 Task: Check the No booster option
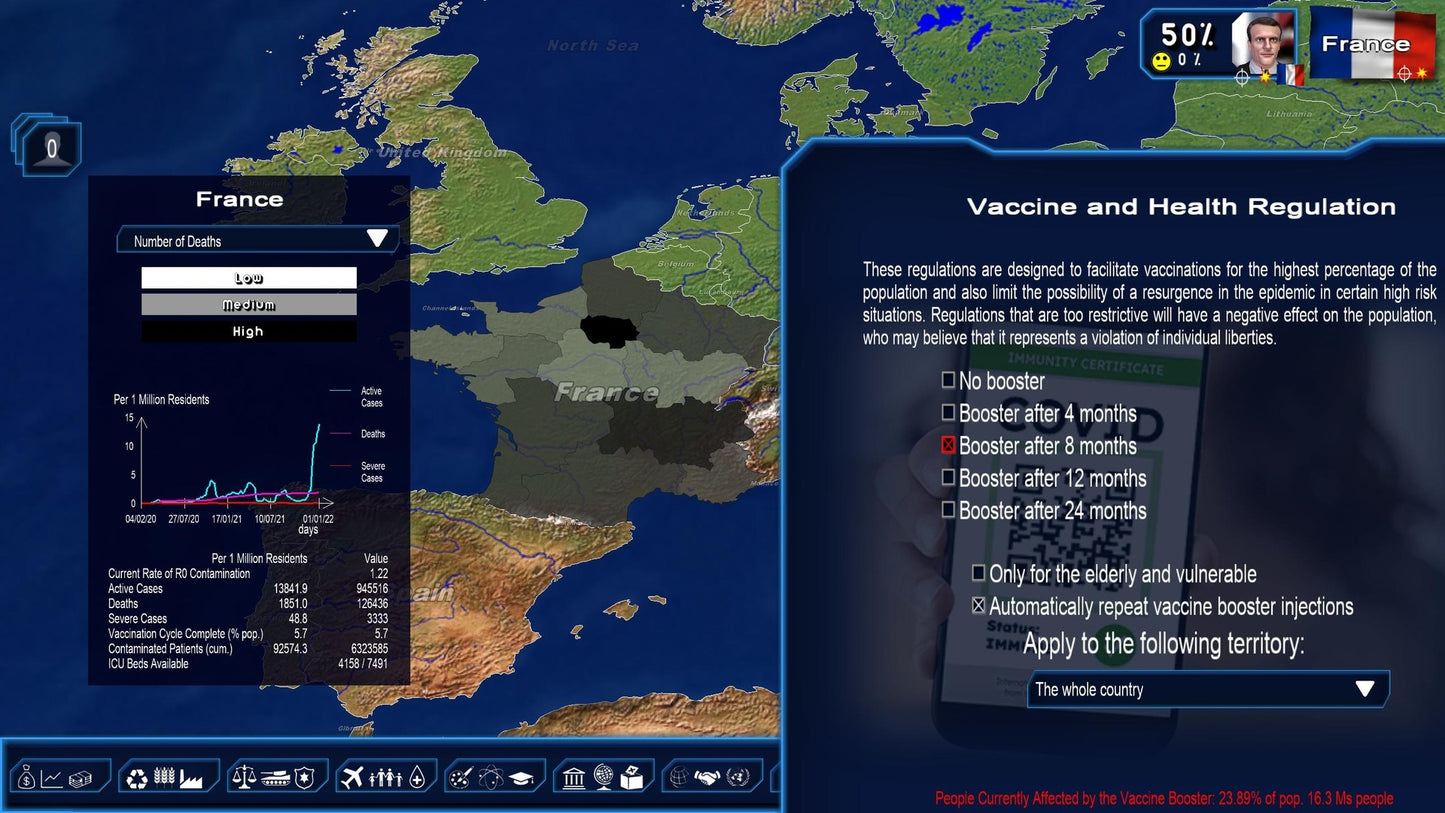pyautogui.click(x=946, y=380)
